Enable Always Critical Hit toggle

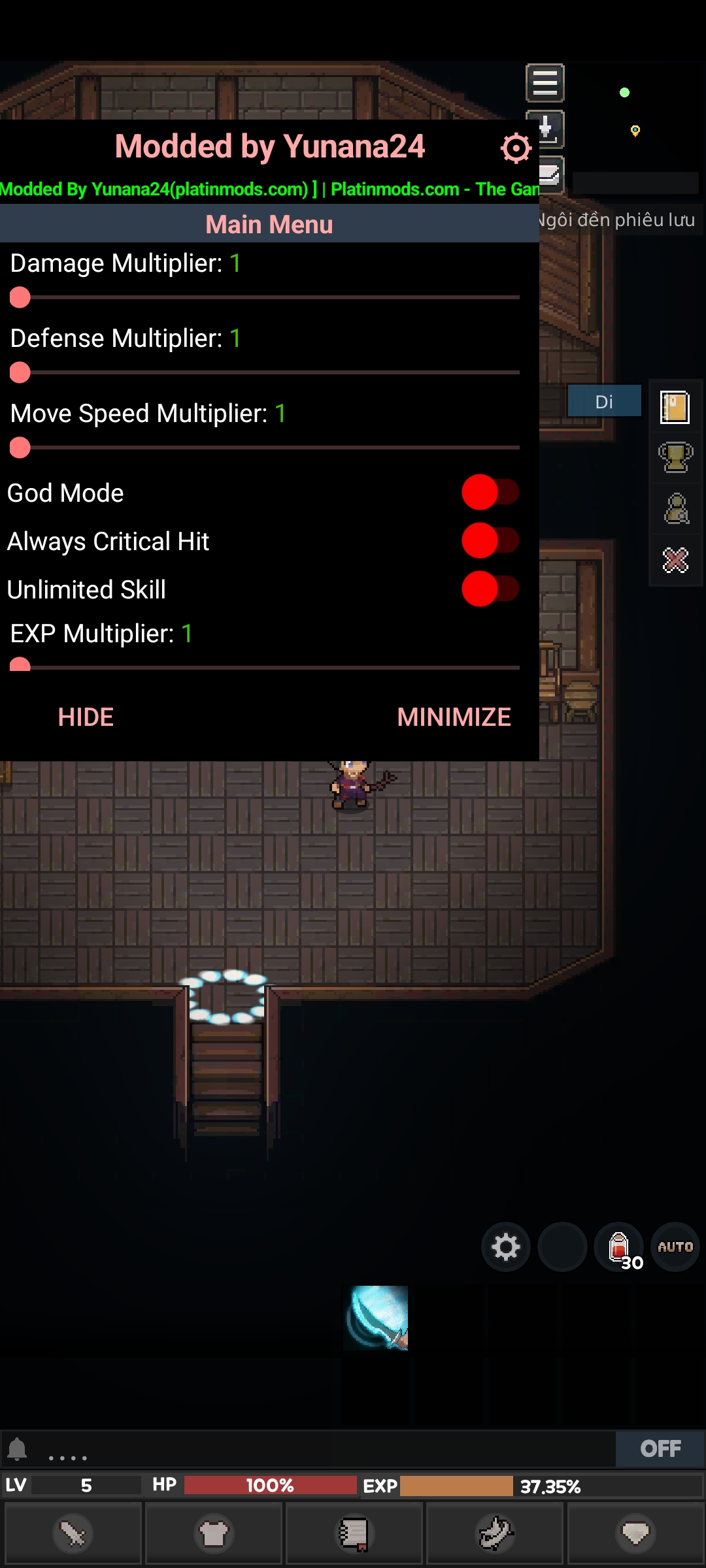pyautogui.click(x=490, y=541)
